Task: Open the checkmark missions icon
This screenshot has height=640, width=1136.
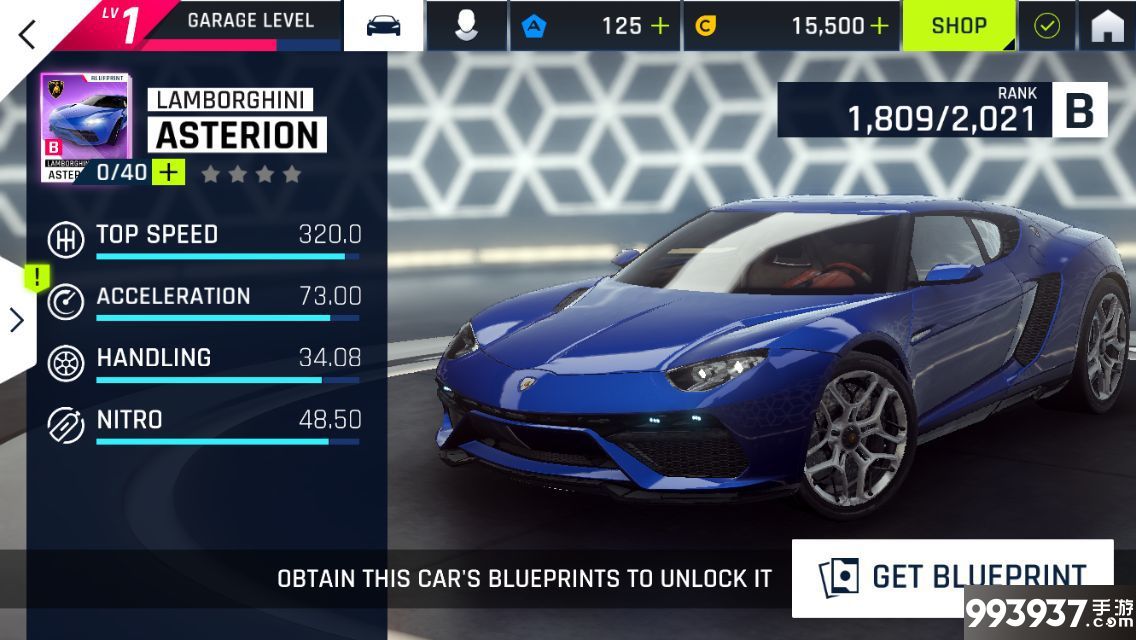Action: (1047, 26)
